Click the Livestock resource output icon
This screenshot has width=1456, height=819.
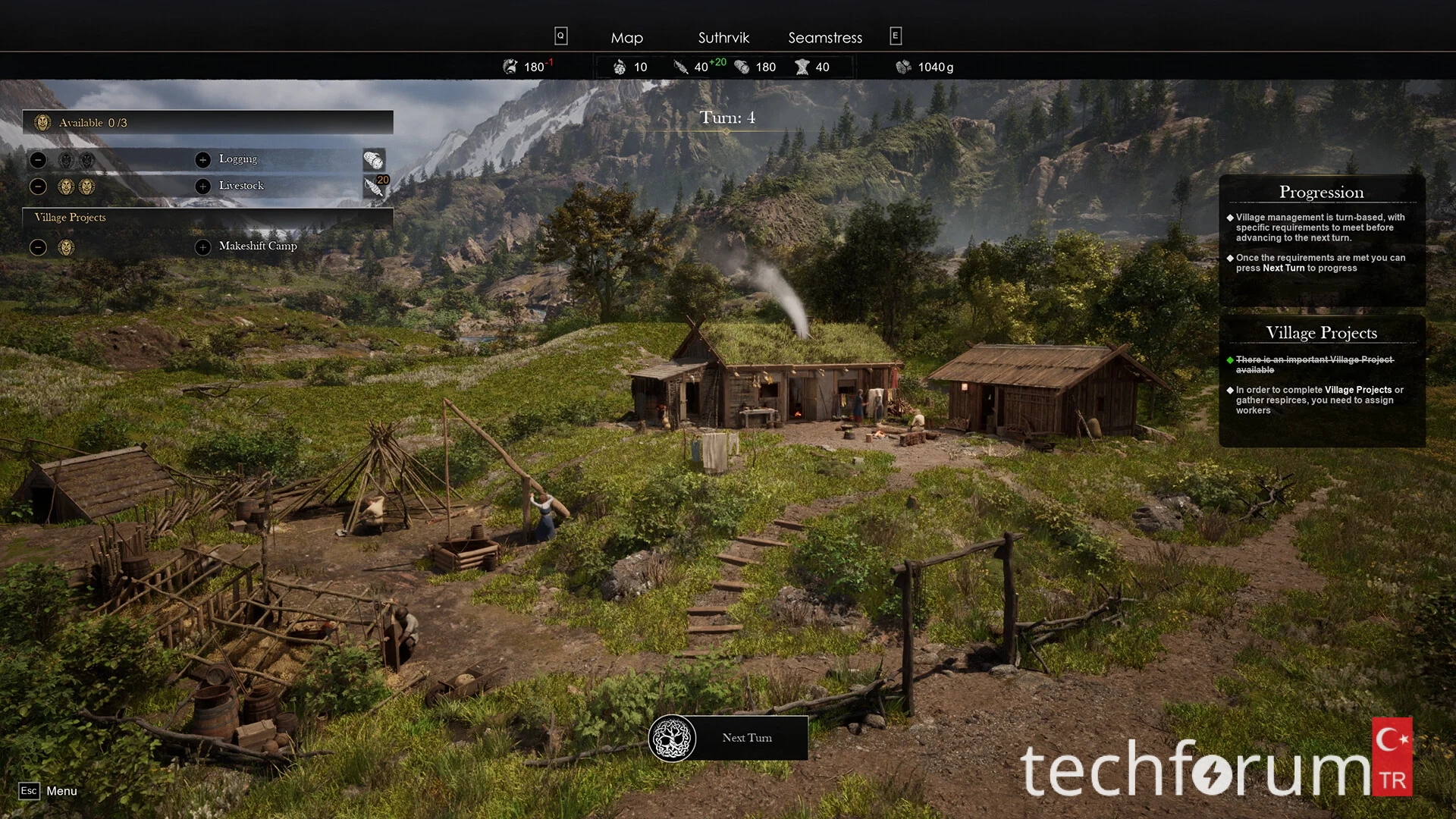point(374,187)
